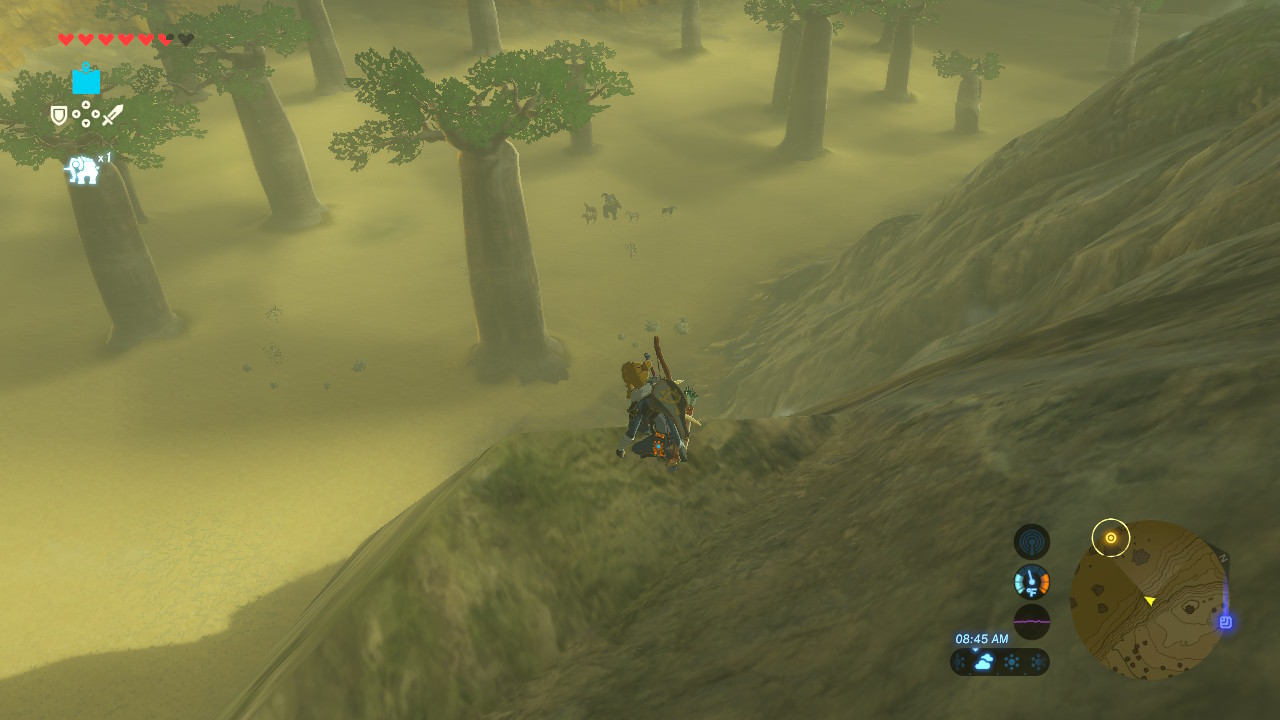
Task: Click the N compass letter to expand the map
Action: (1223, 557)
